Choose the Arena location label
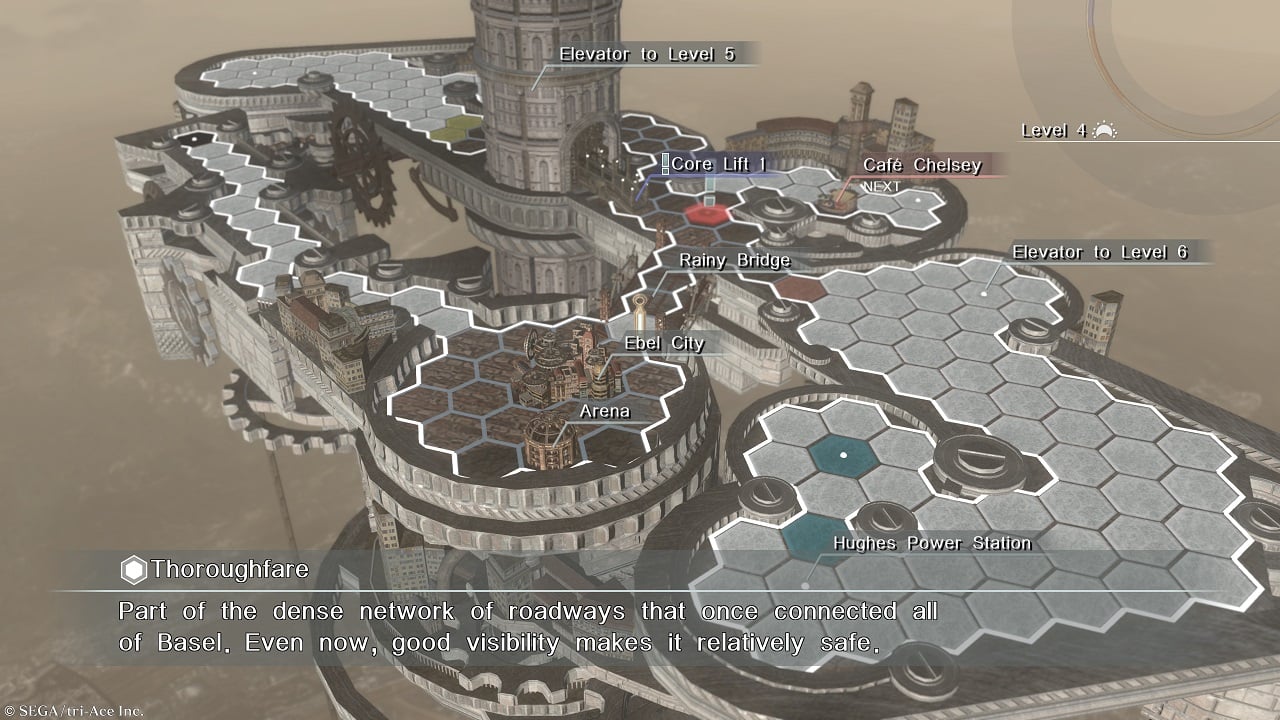 [605, 410]
